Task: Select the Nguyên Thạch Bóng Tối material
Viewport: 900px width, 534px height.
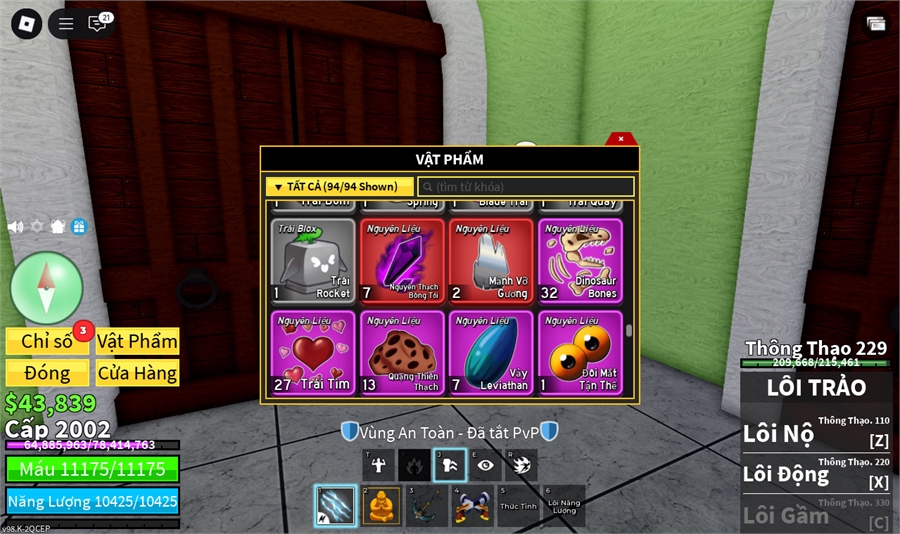Action: click(x=402, y=260)
